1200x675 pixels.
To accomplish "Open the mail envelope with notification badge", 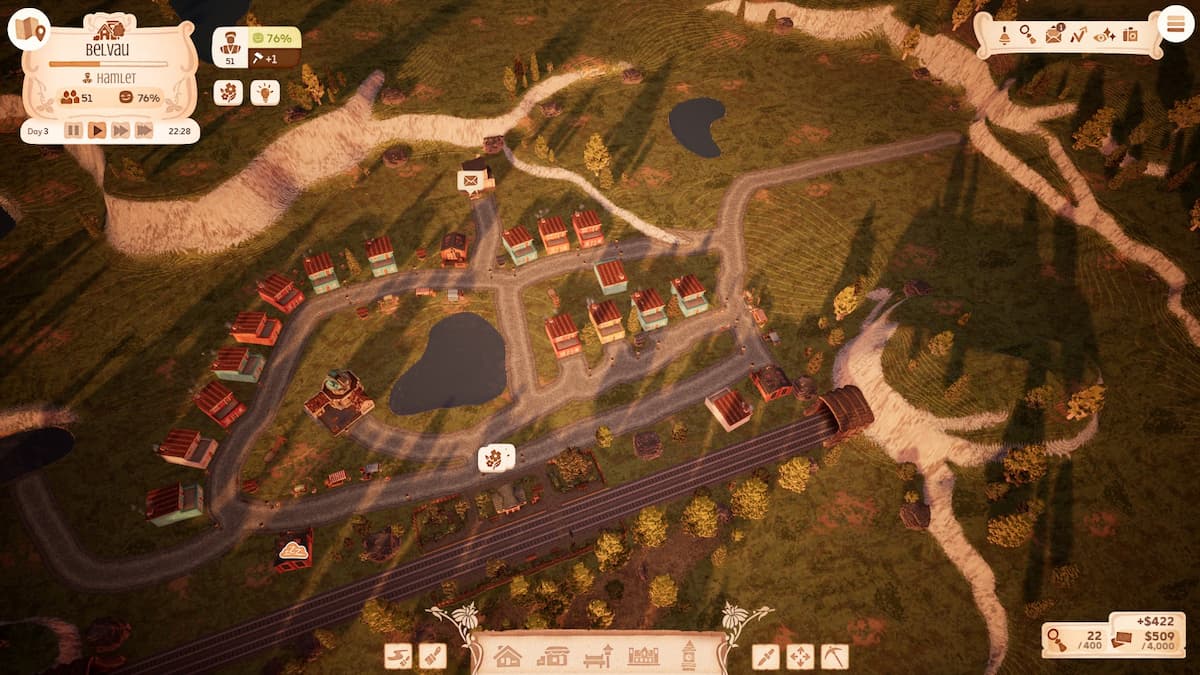I will [x=1054, y=35].
